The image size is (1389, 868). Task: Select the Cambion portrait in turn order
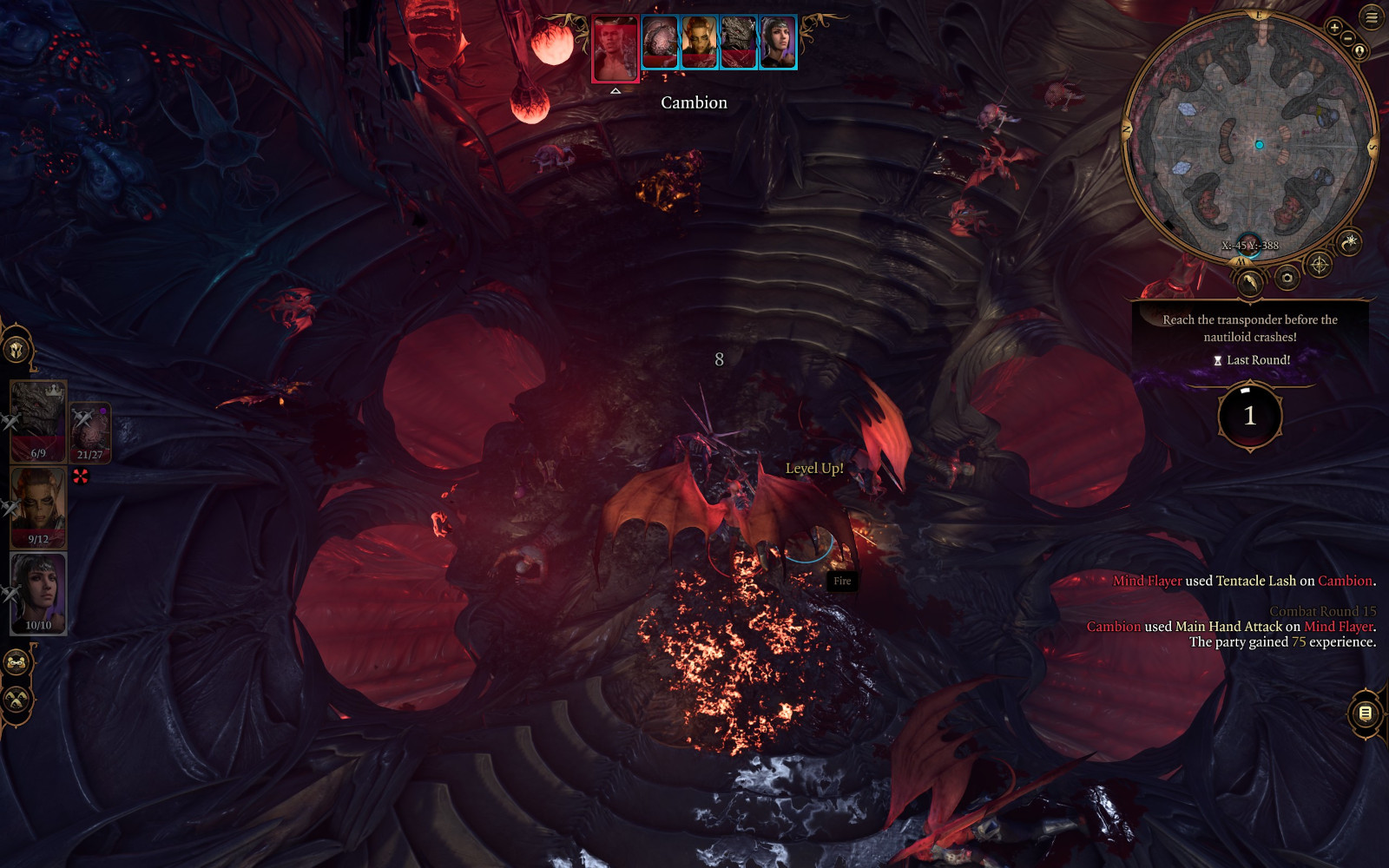click(616, 49)
